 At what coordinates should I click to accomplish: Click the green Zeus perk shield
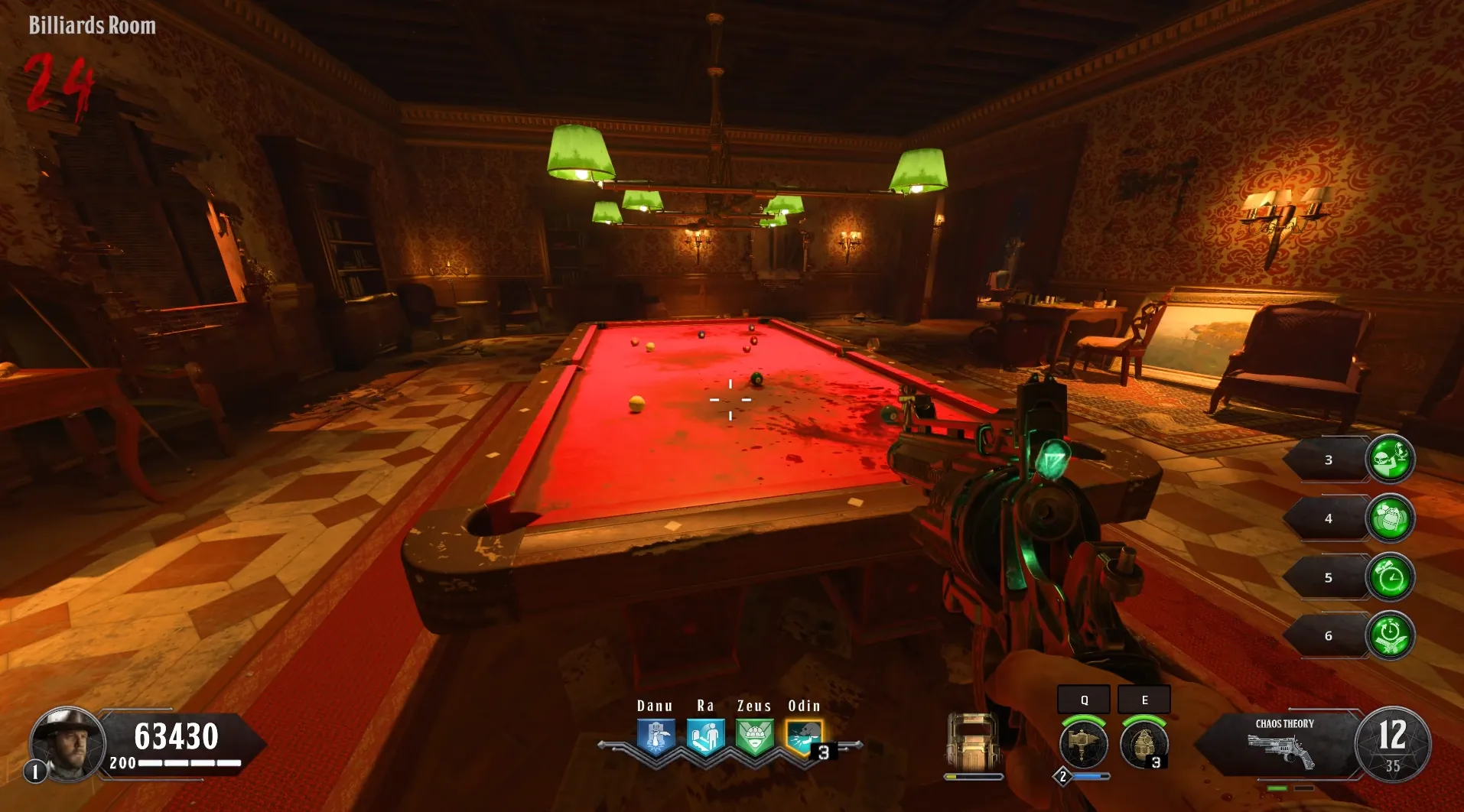tap(755, 737)
